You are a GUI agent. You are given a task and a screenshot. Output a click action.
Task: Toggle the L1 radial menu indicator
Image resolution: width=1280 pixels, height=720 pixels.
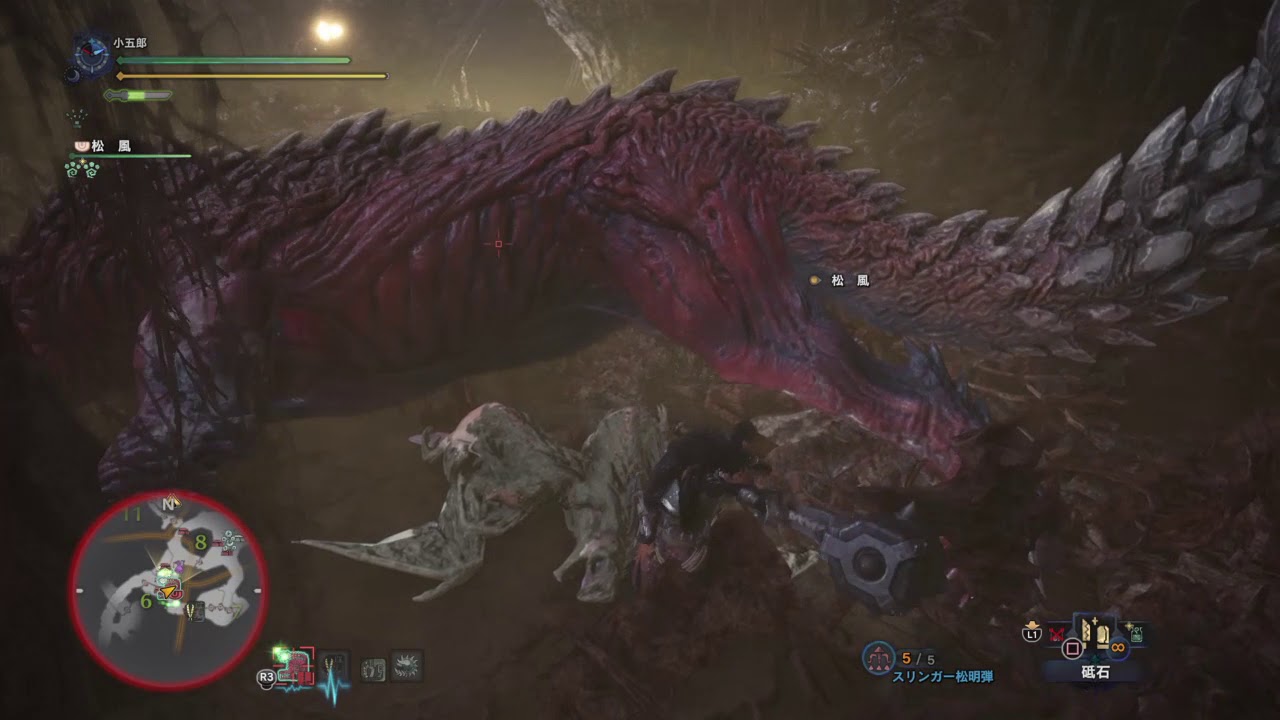click(x=1031, y=633)
